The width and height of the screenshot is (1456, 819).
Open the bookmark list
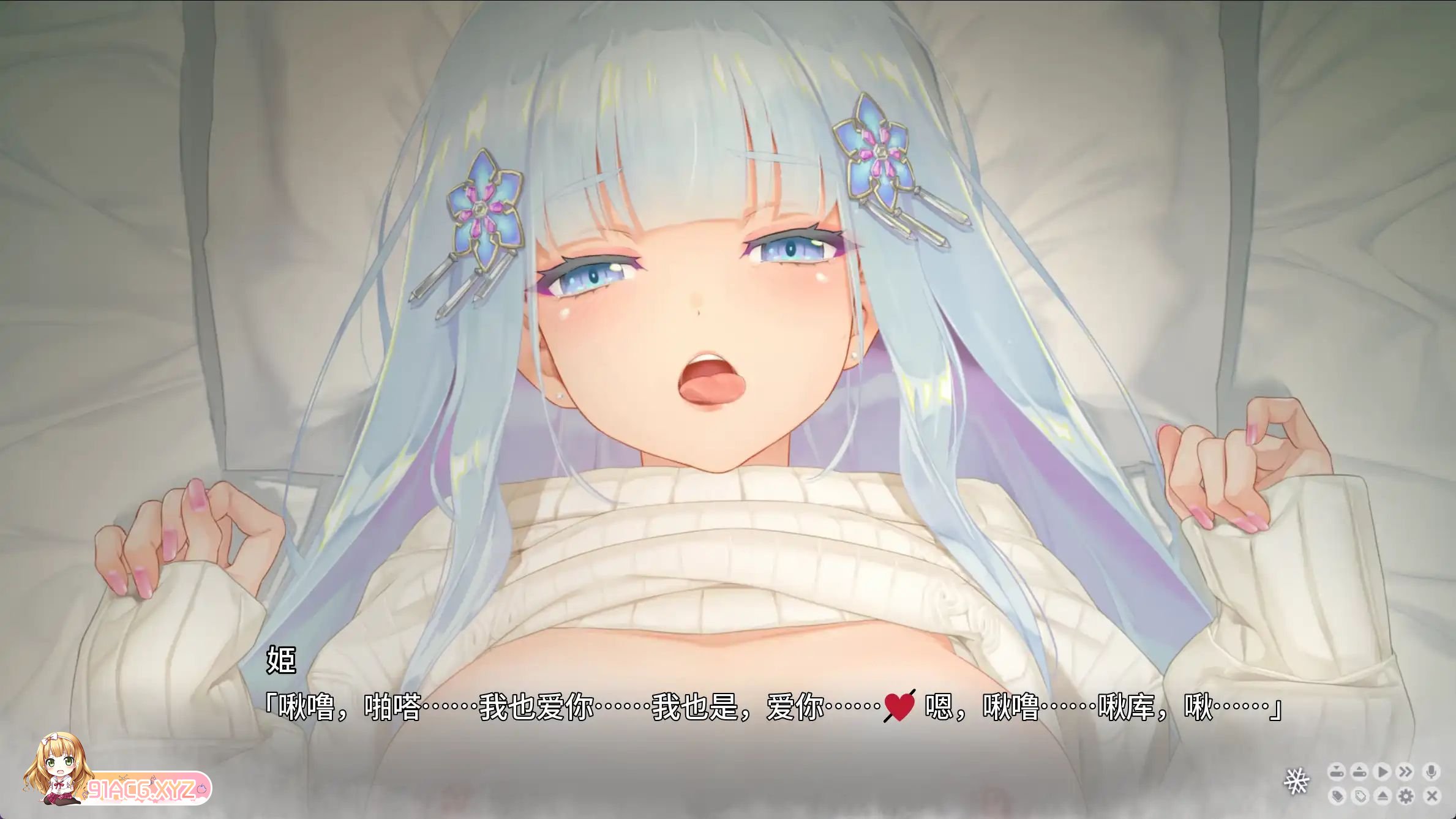(x=1359, y=796)
